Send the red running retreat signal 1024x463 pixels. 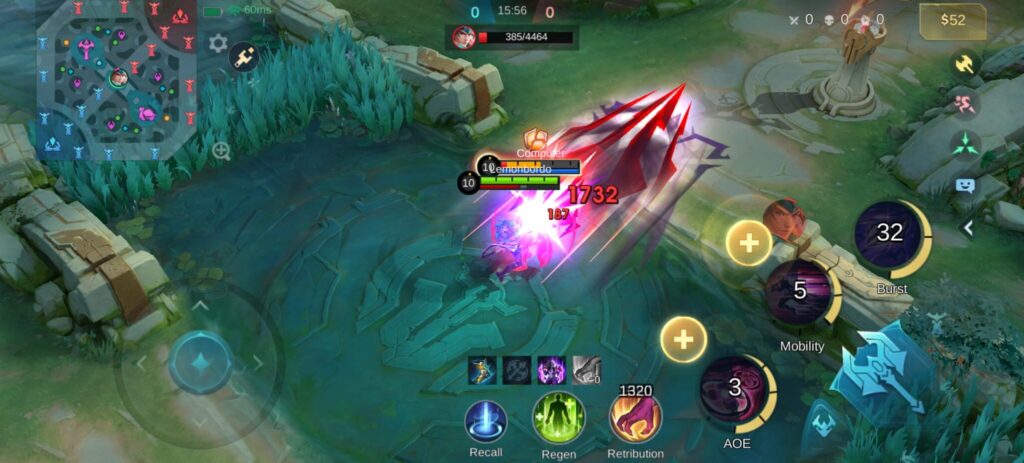tap(965, 103)
